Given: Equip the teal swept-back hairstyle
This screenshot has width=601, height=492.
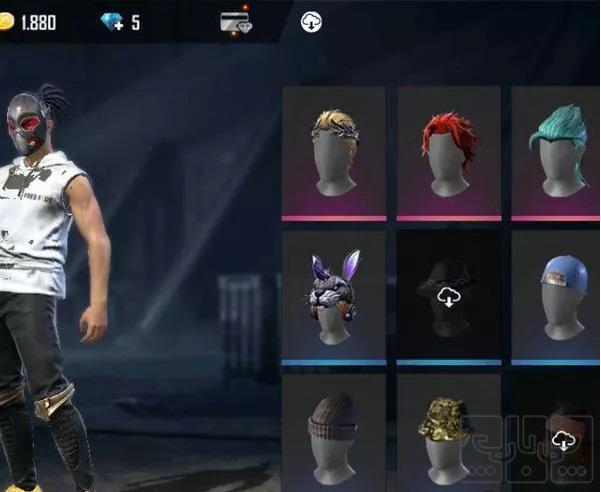Looking at the screenshot, I should (560, 151).
